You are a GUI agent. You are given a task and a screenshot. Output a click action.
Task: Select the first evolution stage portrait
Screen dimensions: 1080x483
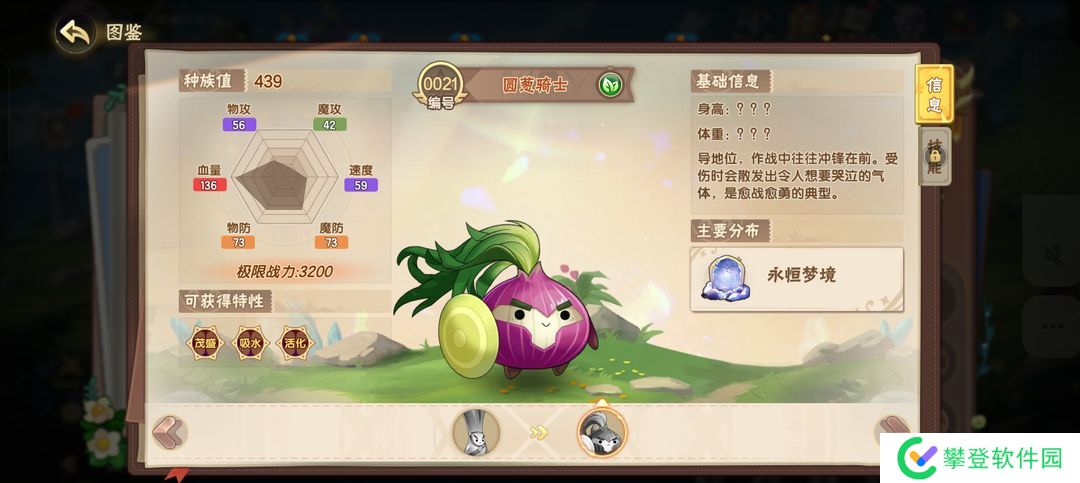pos(476,432)
